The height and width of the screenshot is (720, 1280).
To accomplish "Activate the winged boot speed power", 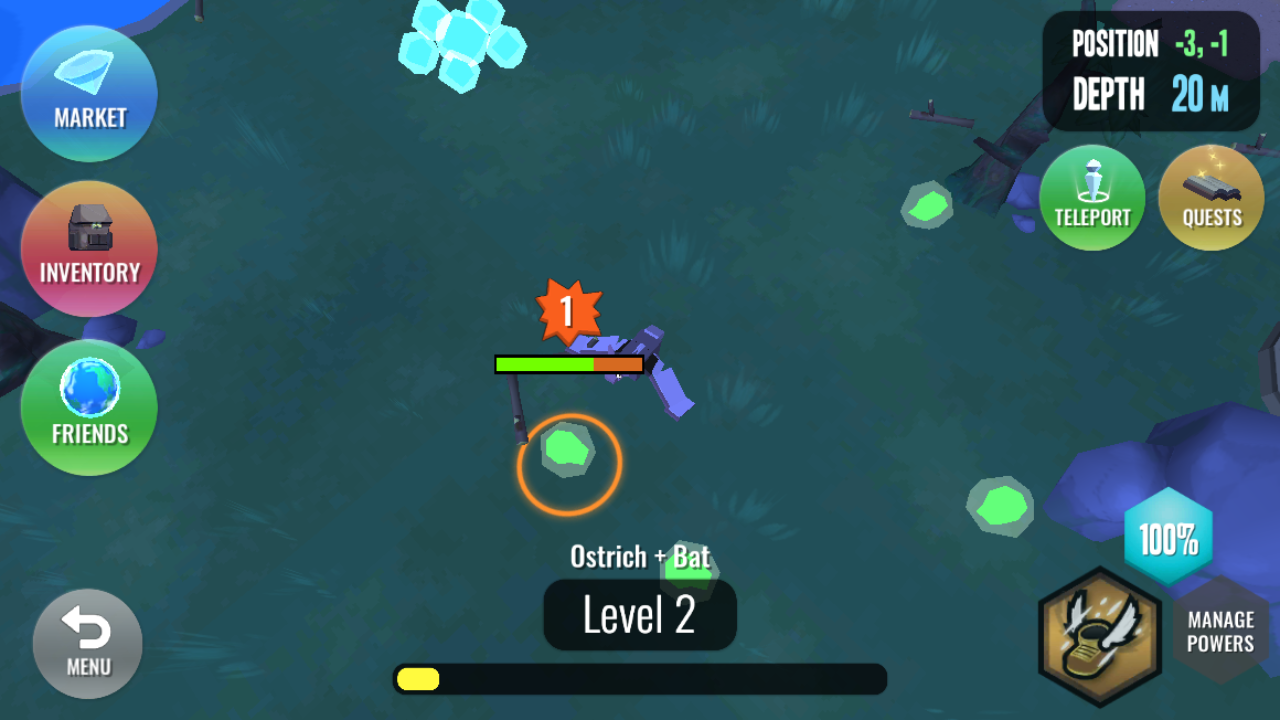I will 1100,637.
